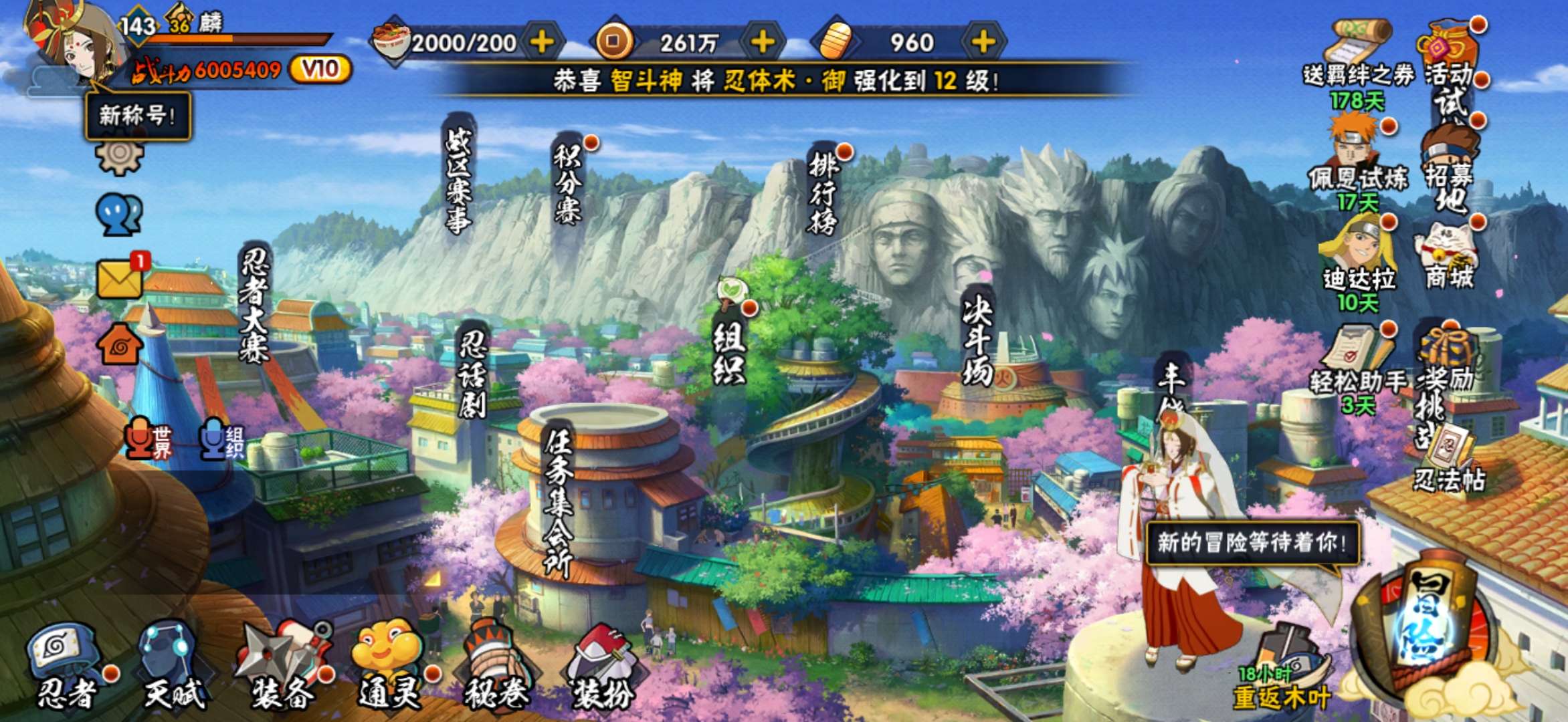Image resolution: width=1568 pixels, height=722 pixels.
Task: Enter the 决斗场 duel arena
Action: click(x=977, y=341)
